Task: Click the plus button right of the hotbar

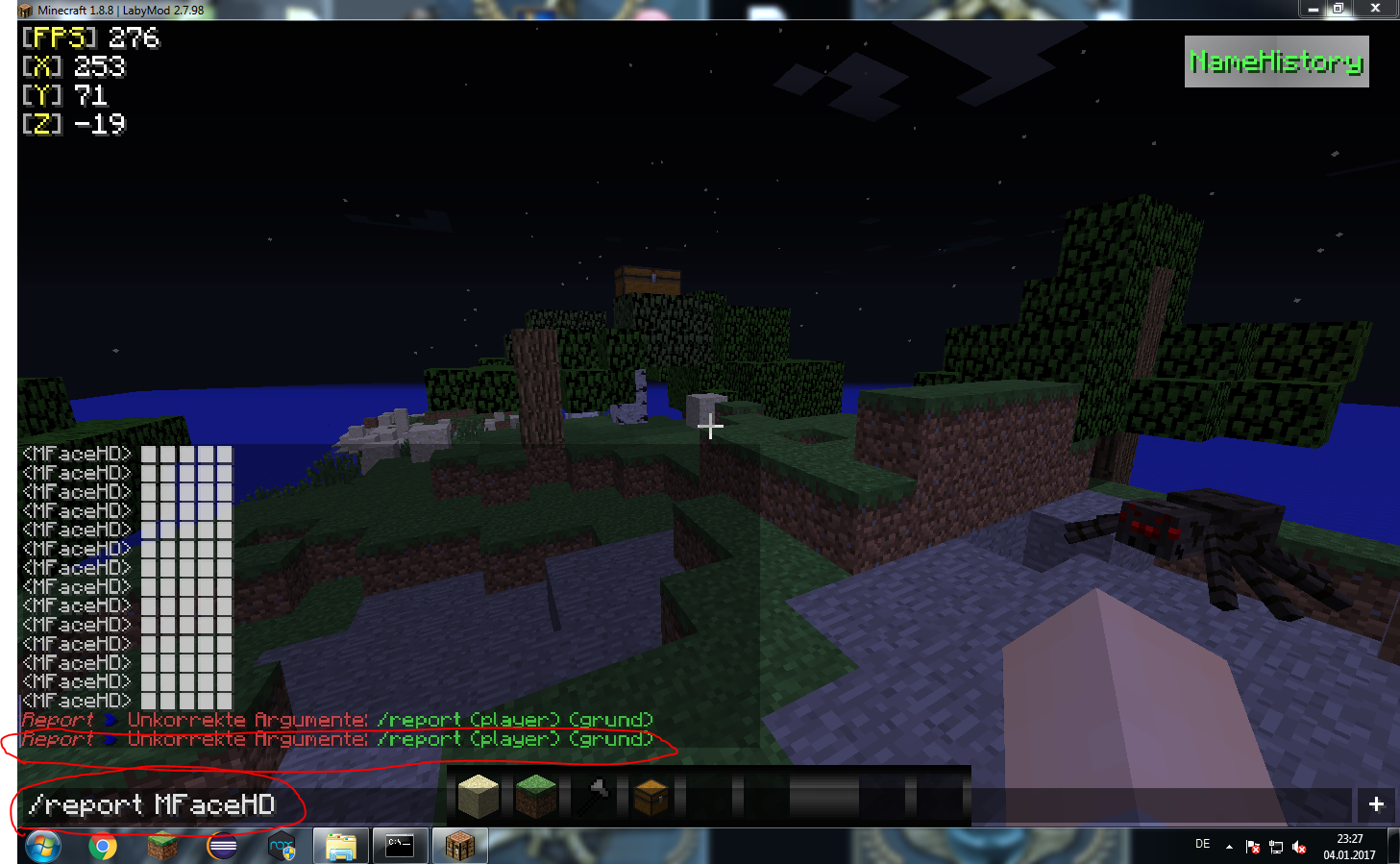Action: (x=1377, y=804)
